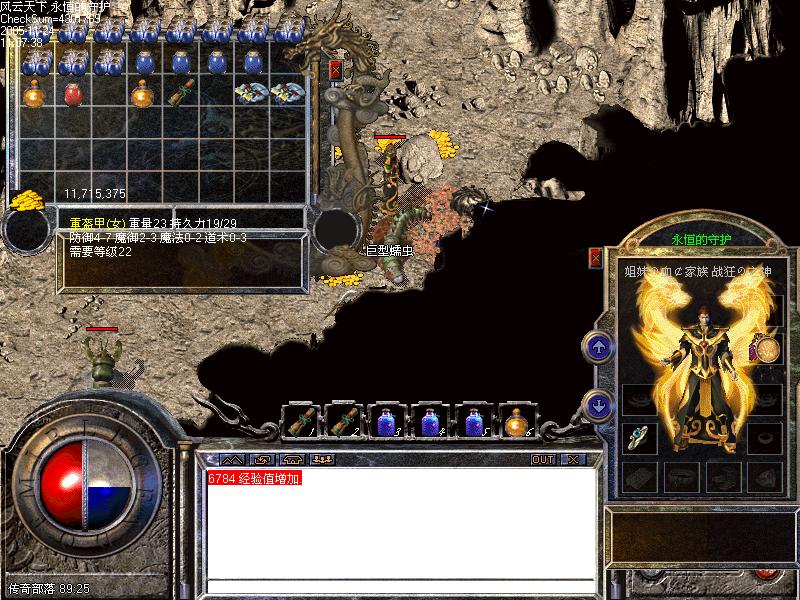Drink the blue potion in hotbar slot 3
The image size is (800, 600).
[386, 422]
